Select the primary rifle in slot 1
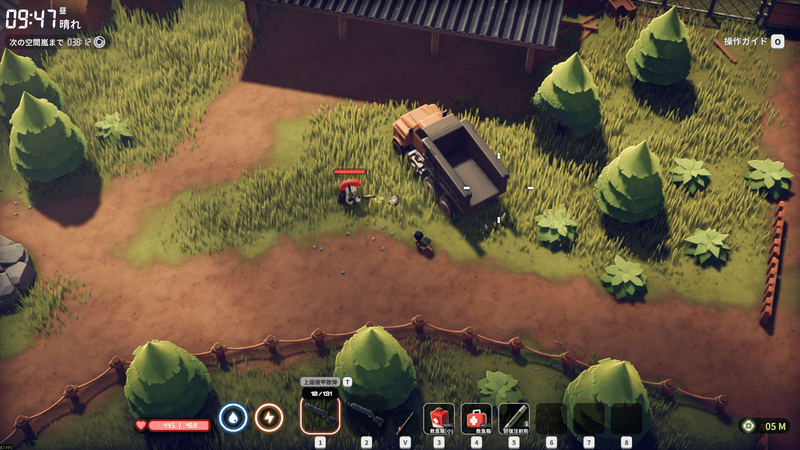Viewport: 800px width, 450px height. [x=320, y=416]
